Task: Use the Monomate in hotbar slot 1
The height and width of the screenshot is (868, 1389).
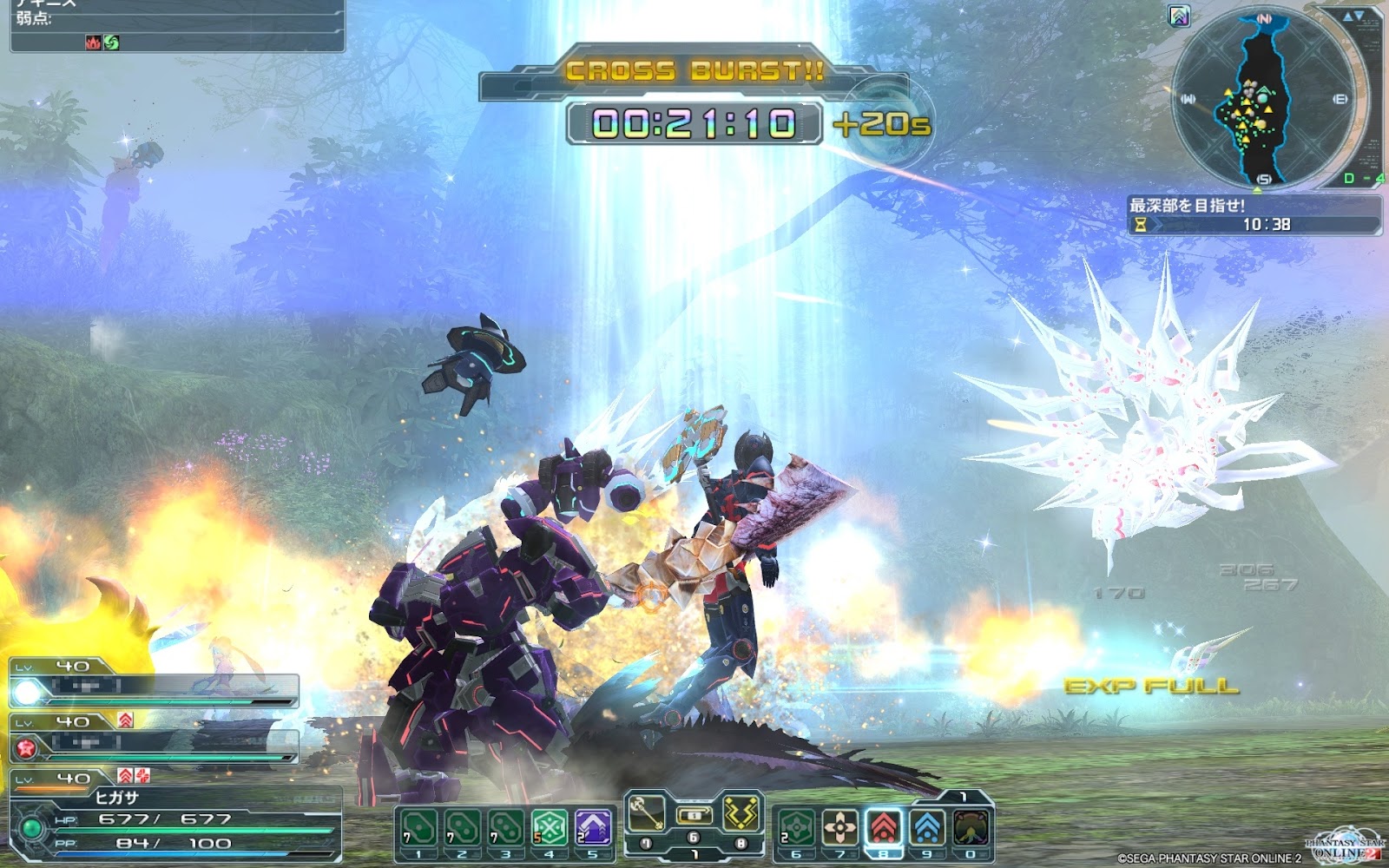Action: pyautogui.click(x=418, y=828)
